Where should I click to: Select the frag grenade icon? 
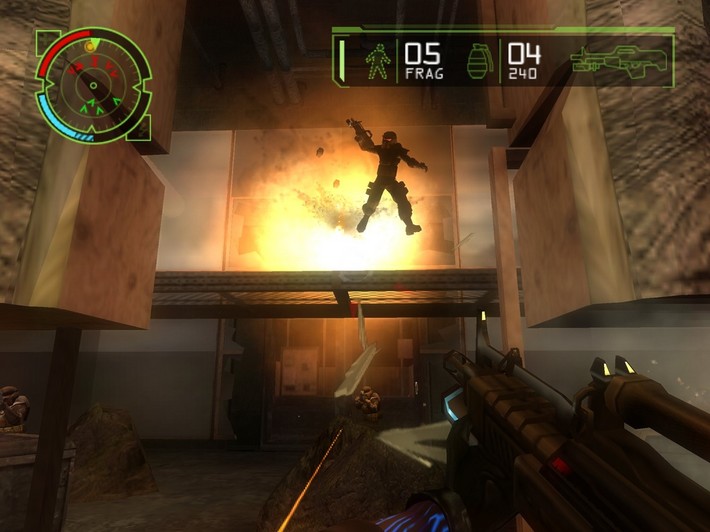480,60
